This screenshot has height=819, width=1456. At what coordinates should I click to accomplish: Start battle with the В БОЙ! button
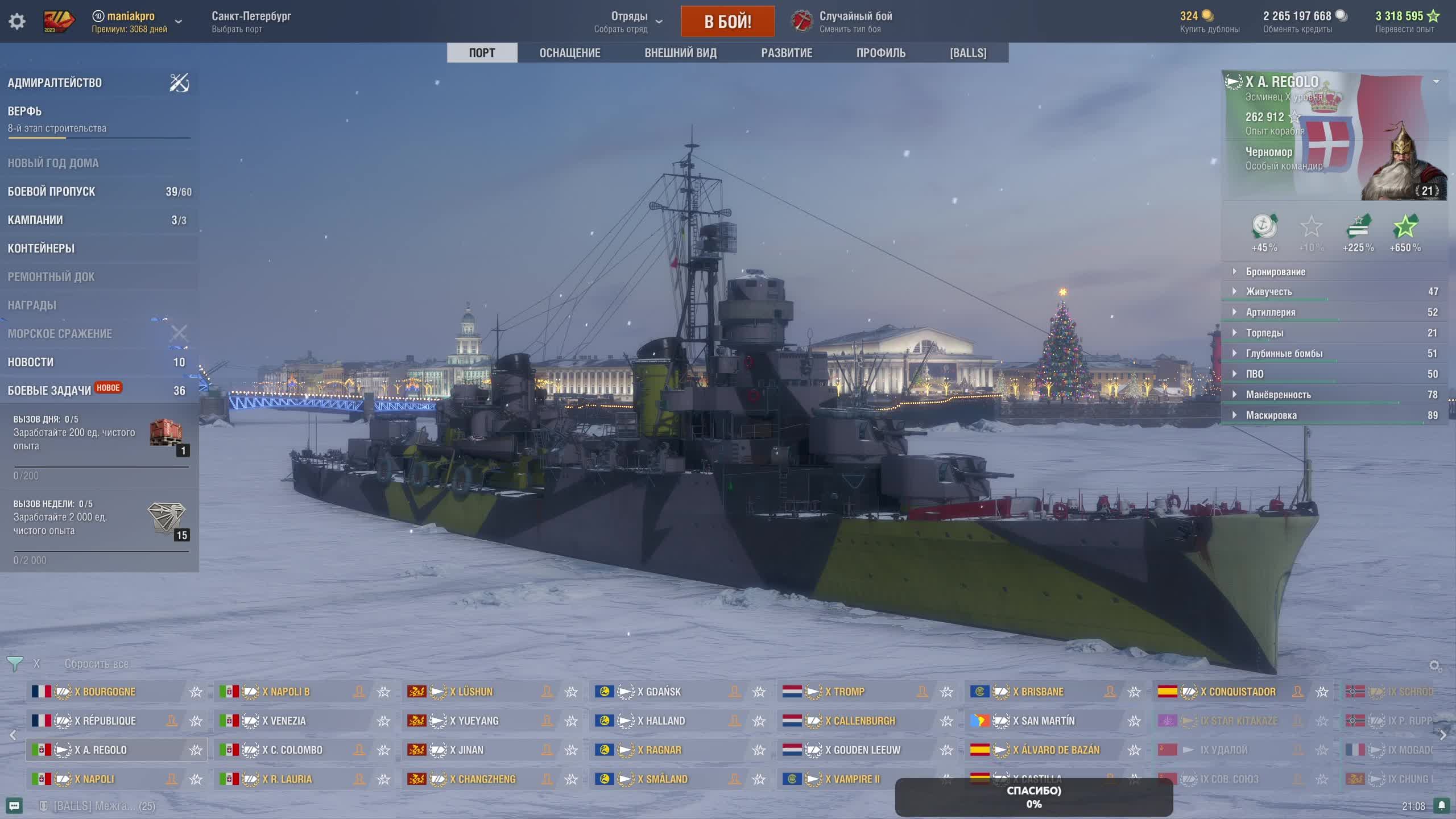click(x=727, y=22)
